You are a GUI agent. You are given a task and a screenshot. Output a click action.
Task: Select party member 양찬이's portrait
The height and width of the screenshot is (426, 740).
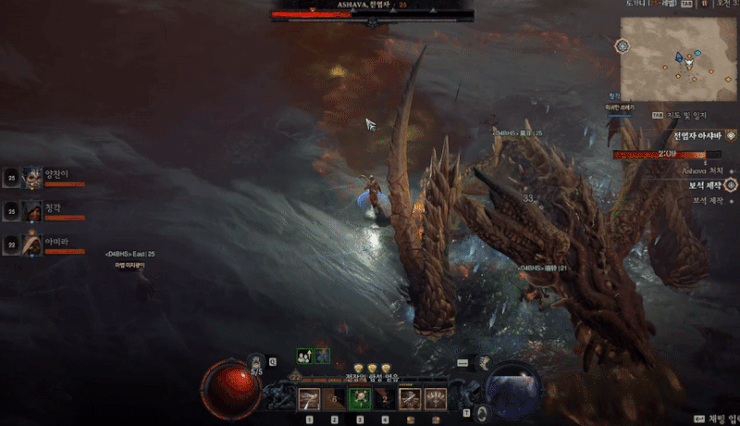(32, 178)
